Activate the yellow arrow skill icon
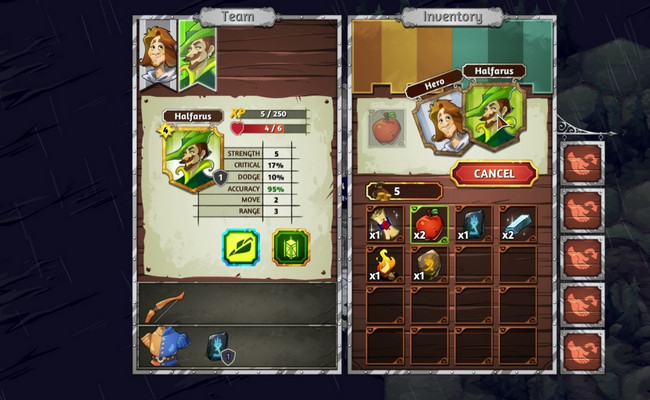 (241, 247)
